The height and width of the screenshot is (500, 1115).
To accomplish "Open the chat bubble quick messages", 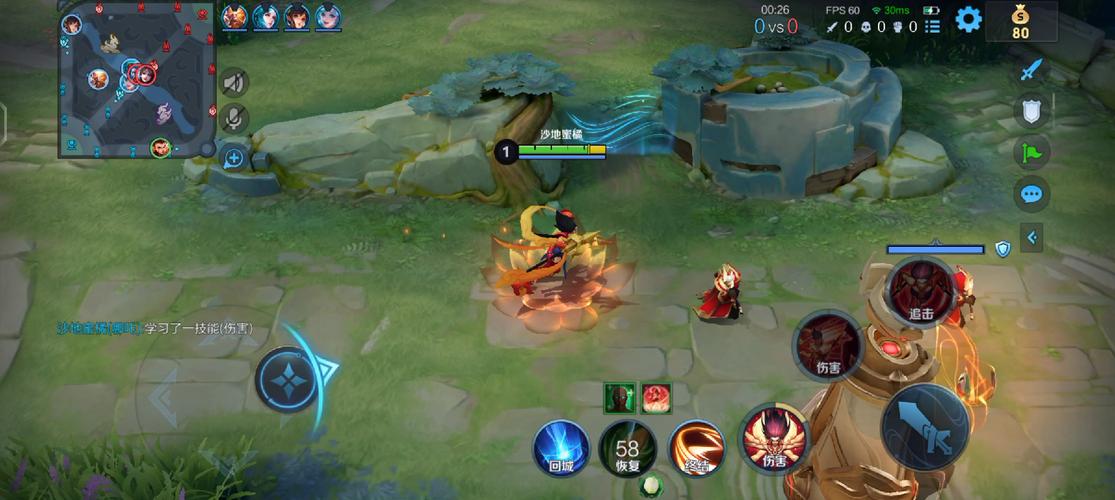I will (x=1031, y=193).
